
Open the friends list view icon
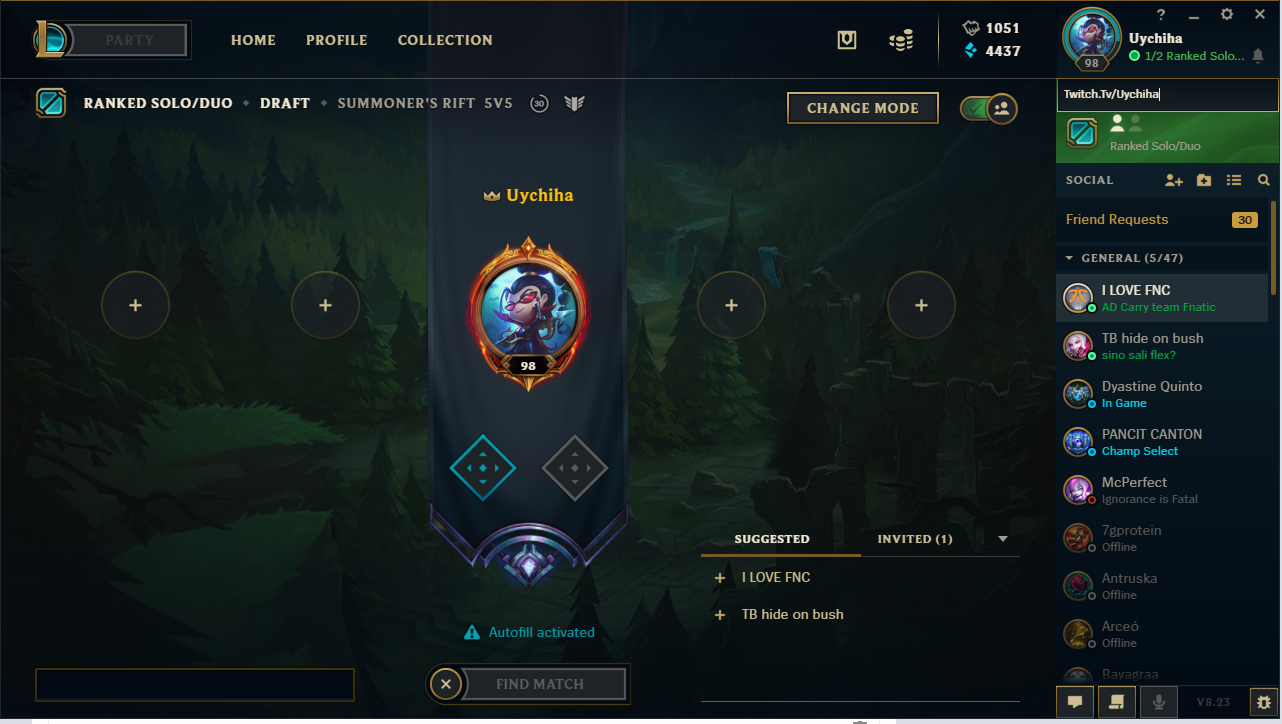1234,180
